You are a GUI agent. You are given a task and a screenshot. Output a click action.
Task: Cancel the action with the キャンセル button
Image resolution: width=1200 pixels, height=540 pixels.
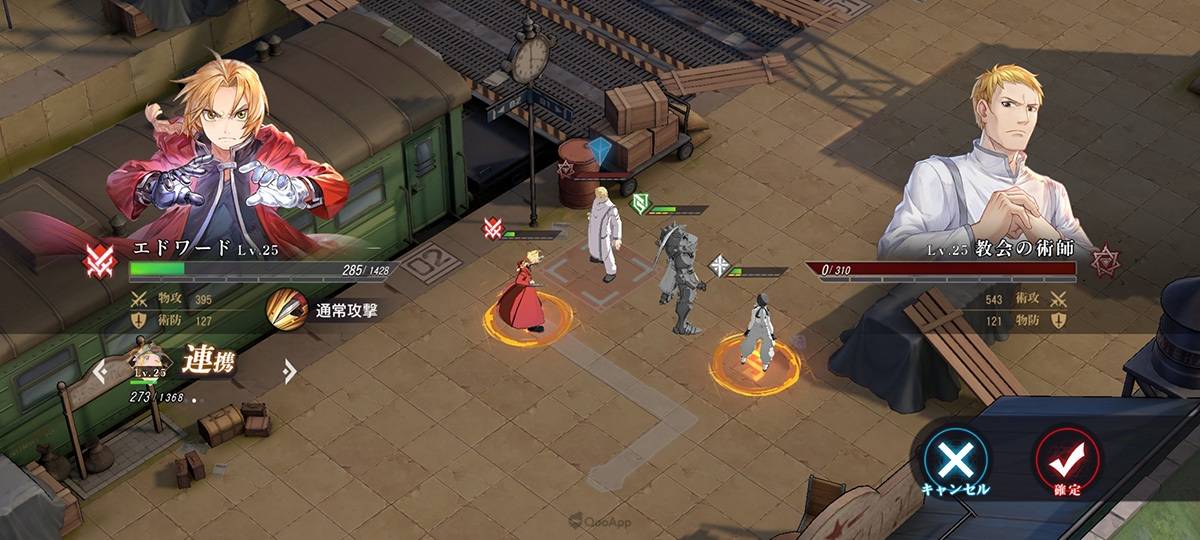coord(955,459)
